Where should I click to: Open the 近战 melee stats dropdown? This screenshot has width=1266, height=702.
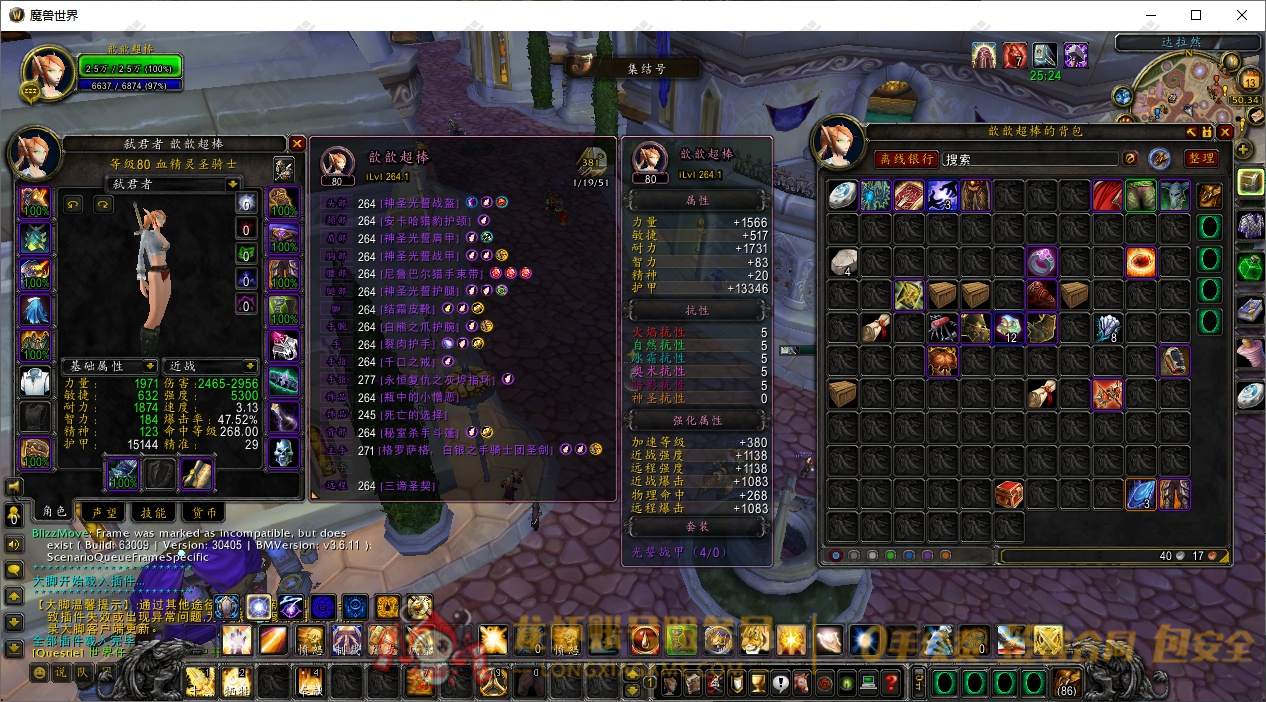[210, 366]
